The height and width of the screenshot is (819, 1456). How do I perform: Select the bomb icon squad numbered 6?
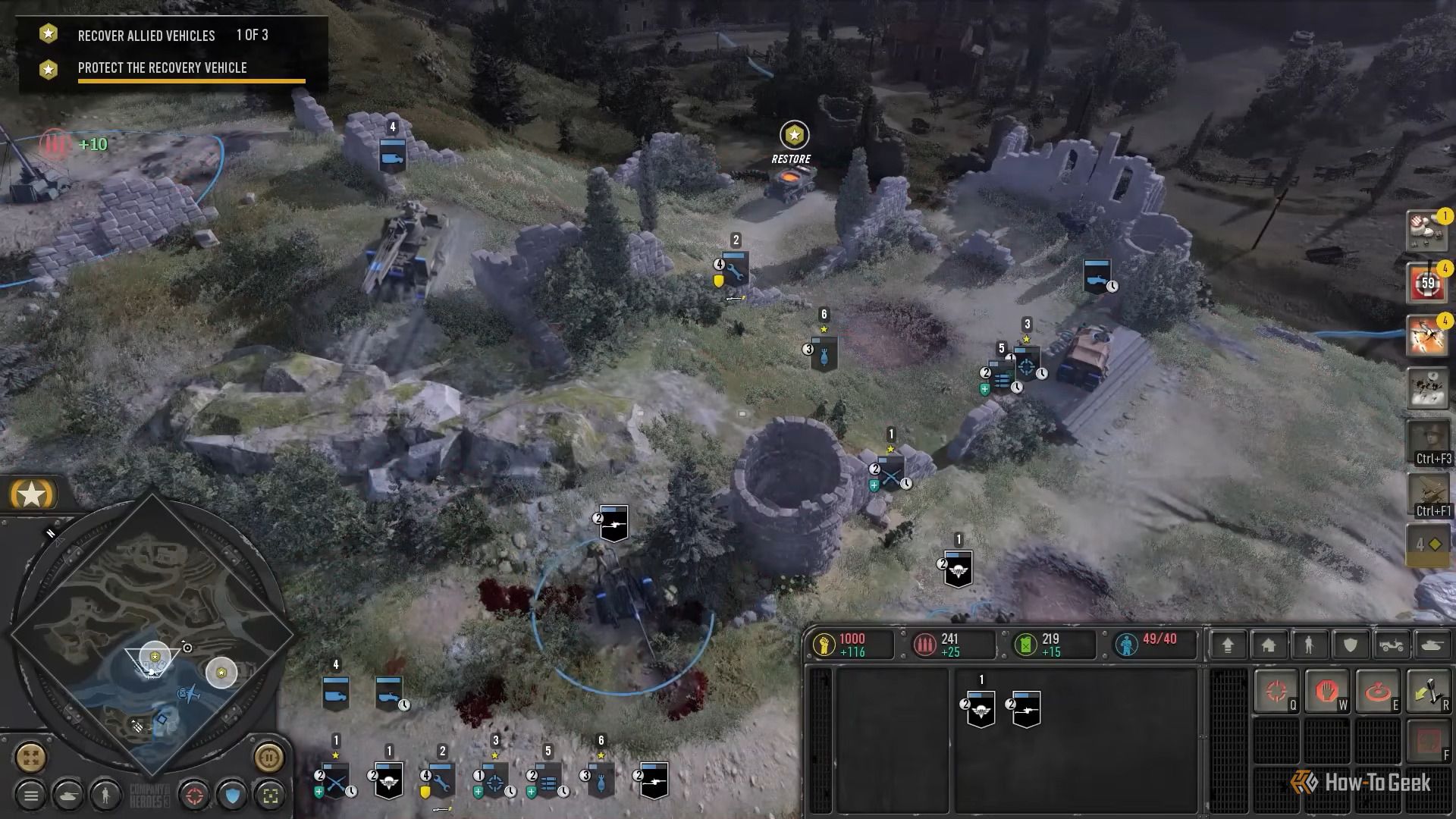coord(601,780)
